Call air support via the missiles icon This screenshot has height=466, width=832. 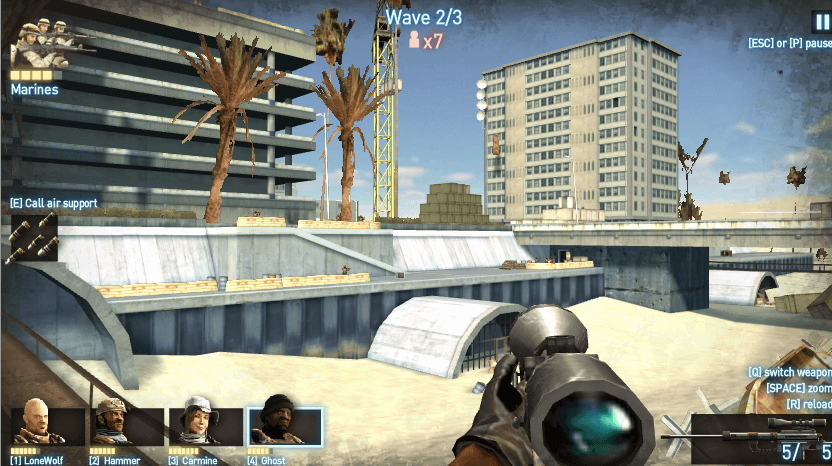31,238
